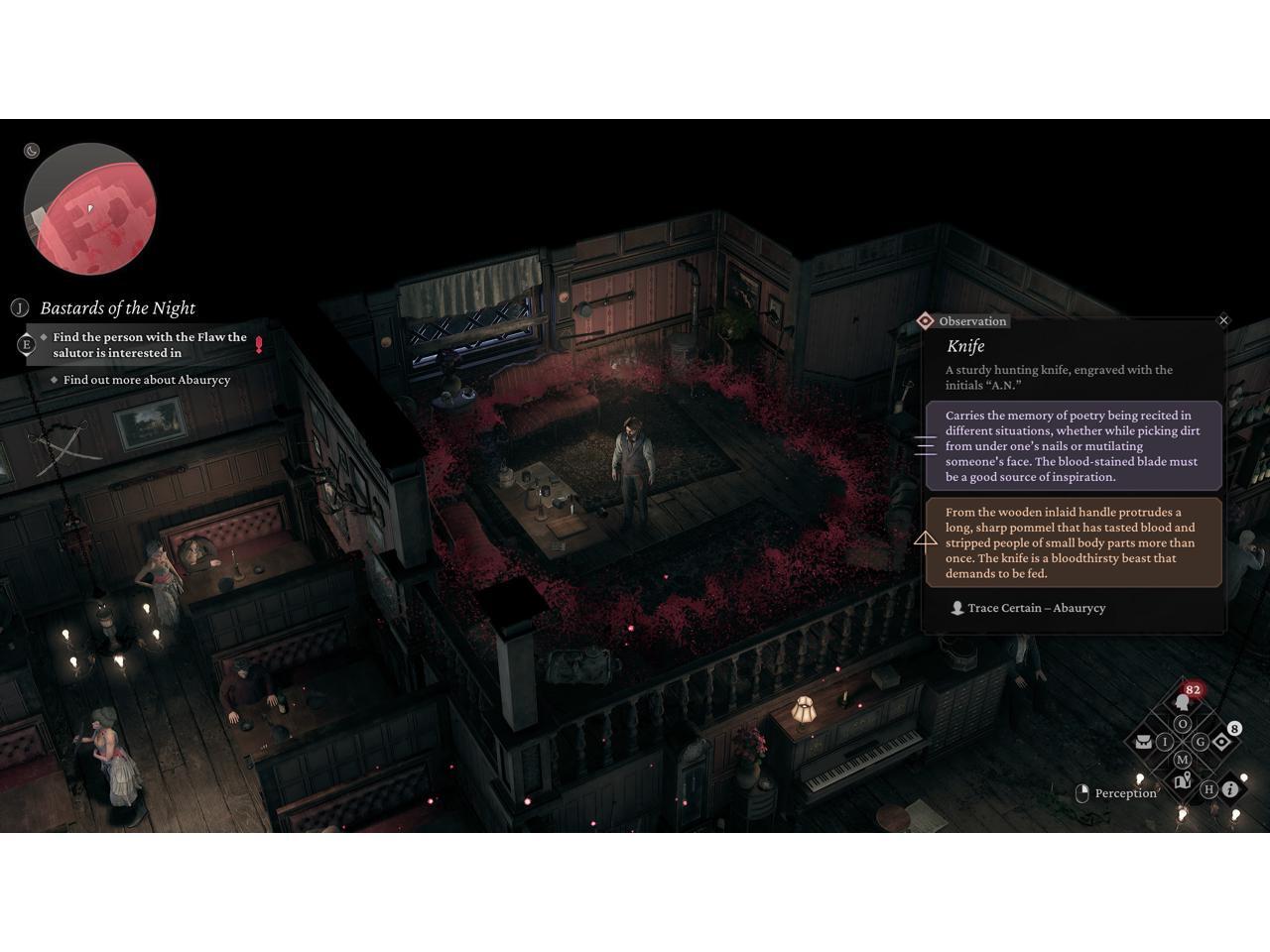Select the purple memory text about poetry

[x=1074, y=446]
